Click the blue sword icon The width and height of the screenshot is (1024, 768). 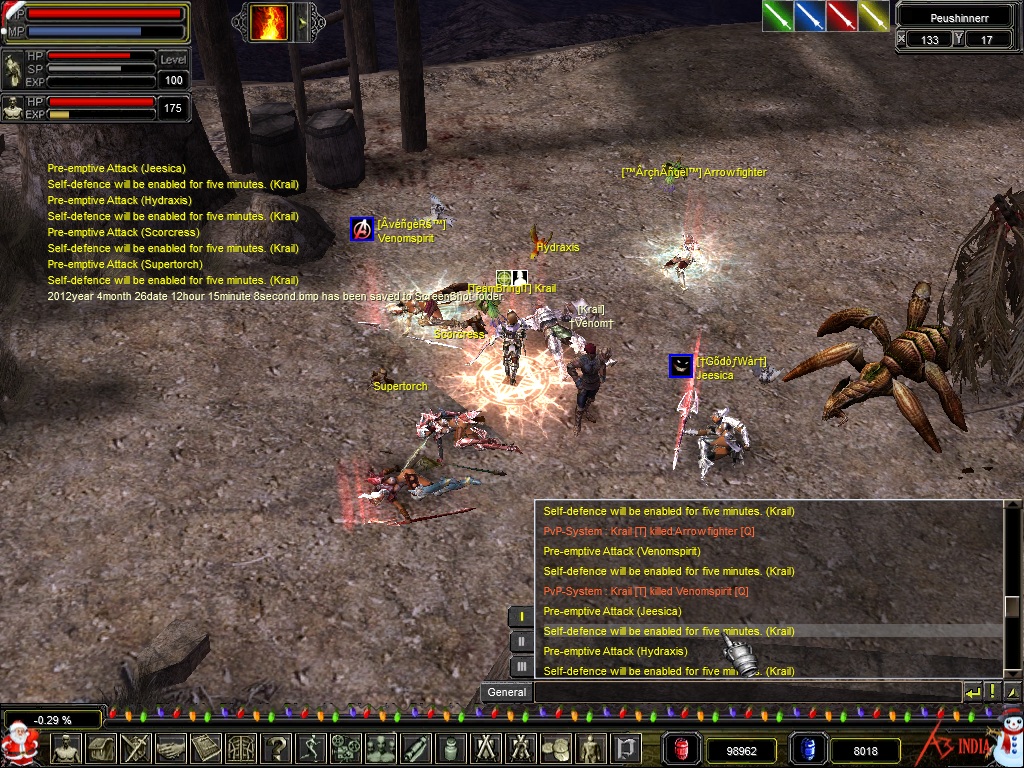809,16
